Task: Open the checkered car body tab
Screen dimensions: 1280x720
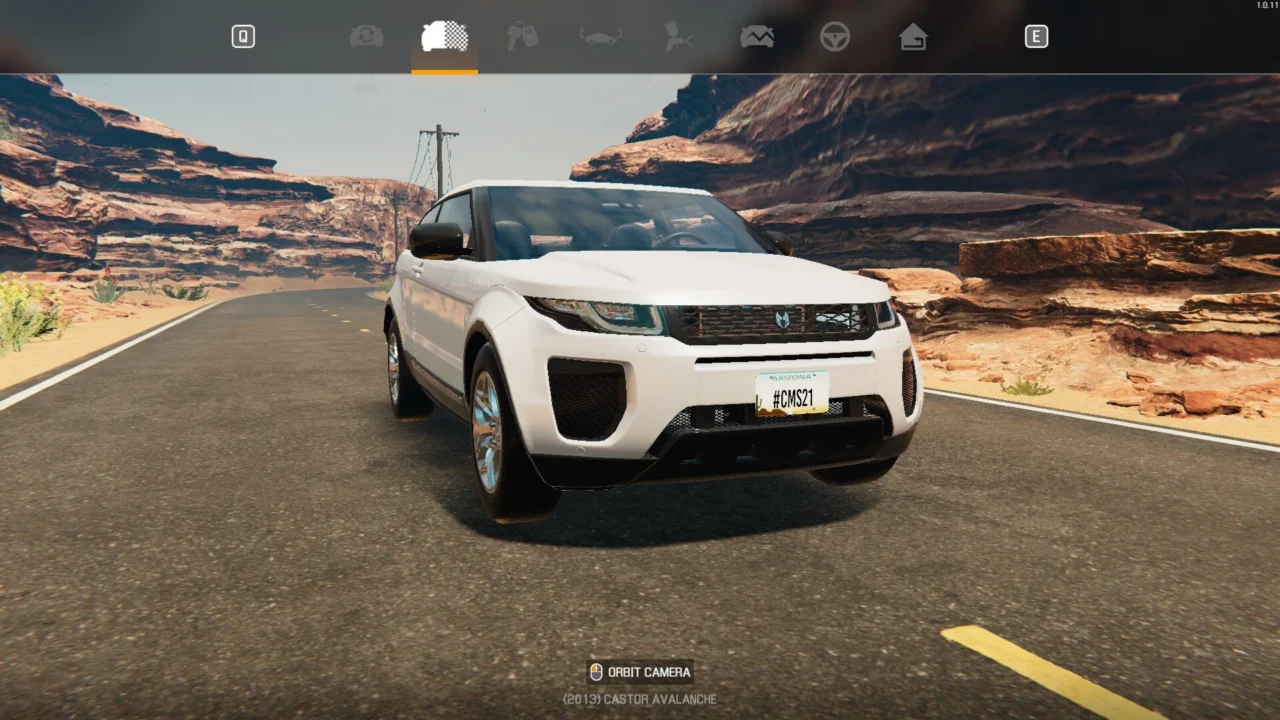Action: 445,37
